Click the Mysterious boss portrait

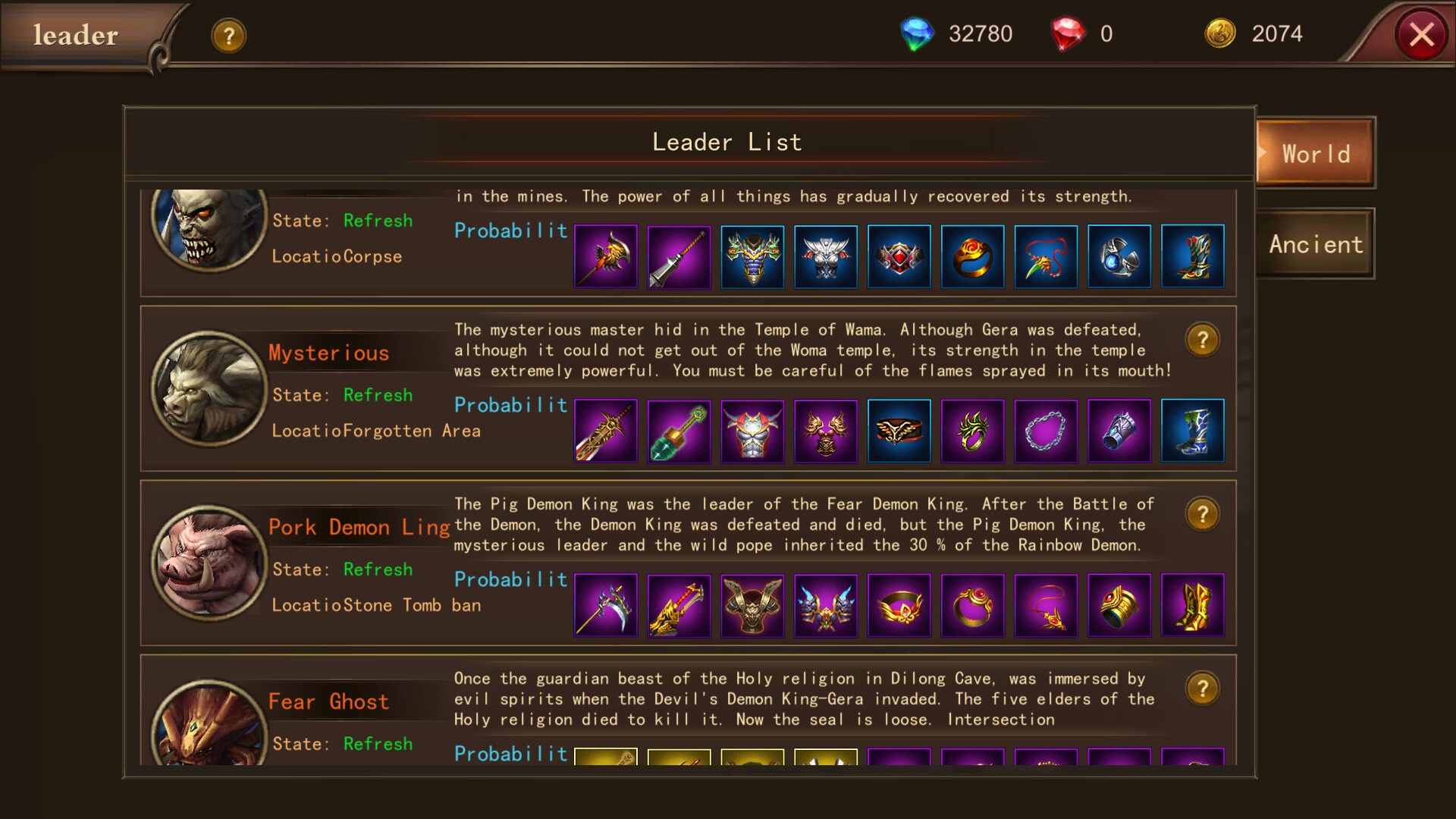pyautogui.click(x=209, y=389)
